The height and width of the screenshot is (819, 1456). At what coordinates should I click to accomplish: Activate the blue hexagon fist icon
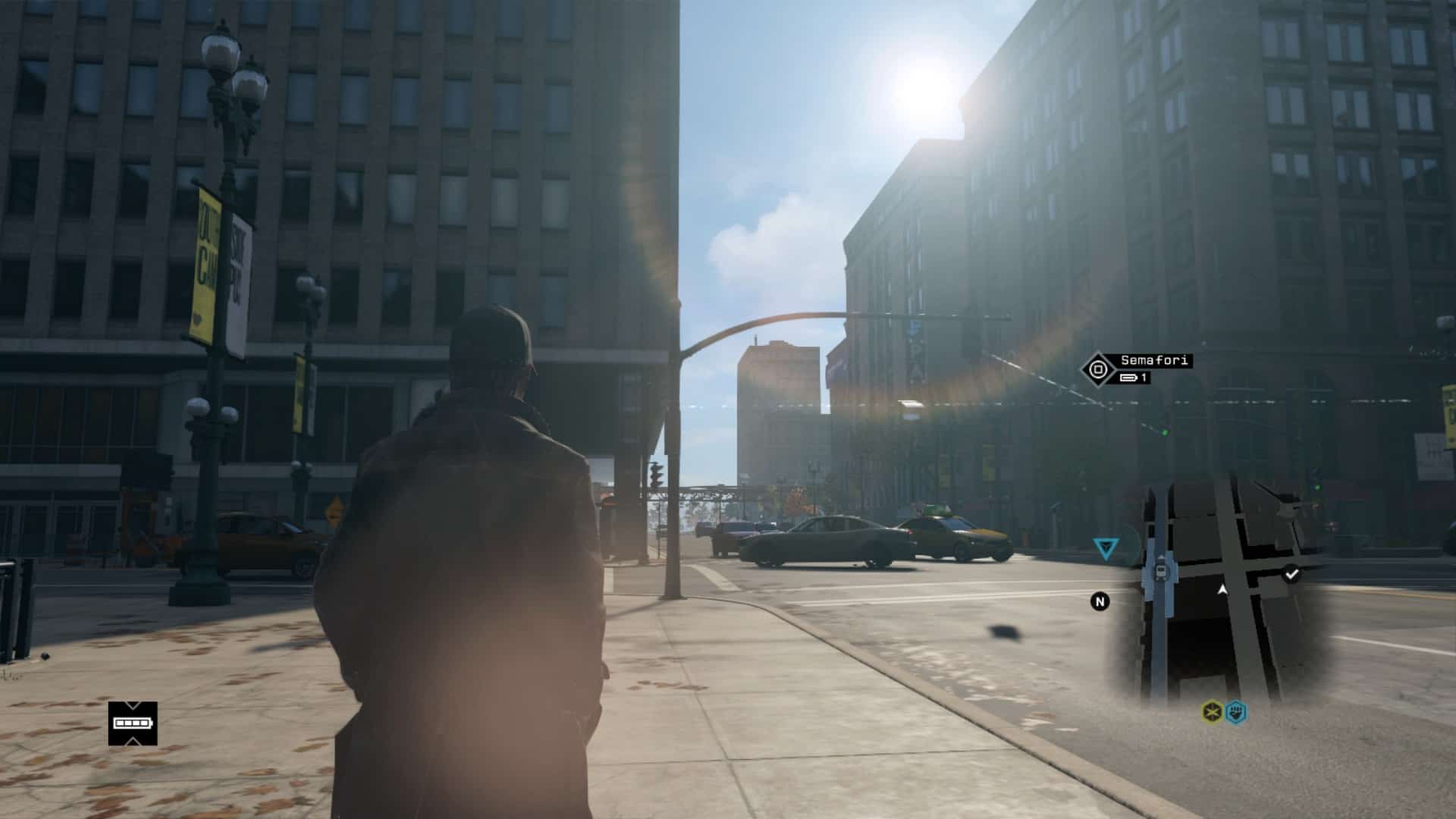1236,712
